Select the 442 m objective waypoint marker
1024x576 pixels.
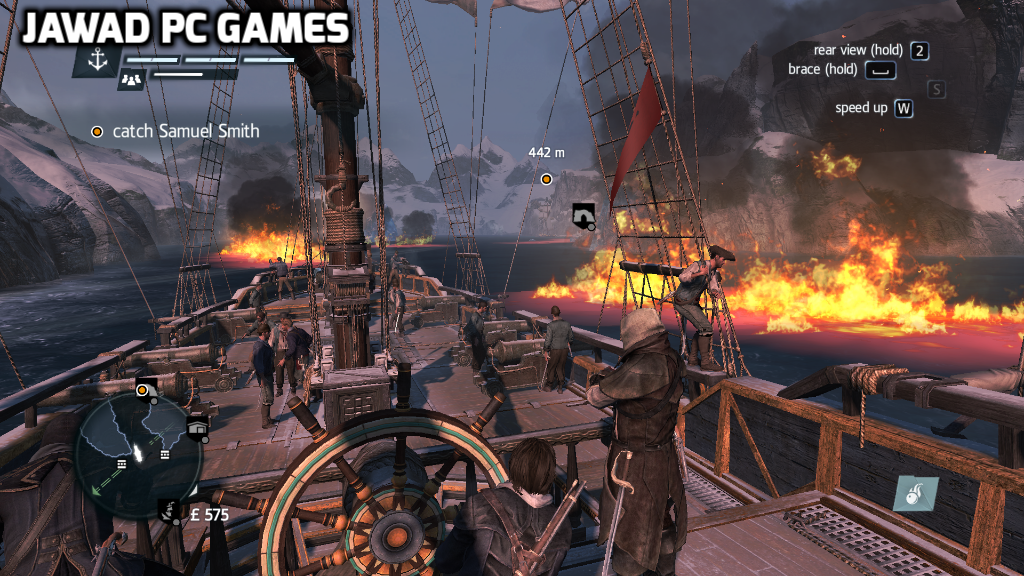(546, 179)
